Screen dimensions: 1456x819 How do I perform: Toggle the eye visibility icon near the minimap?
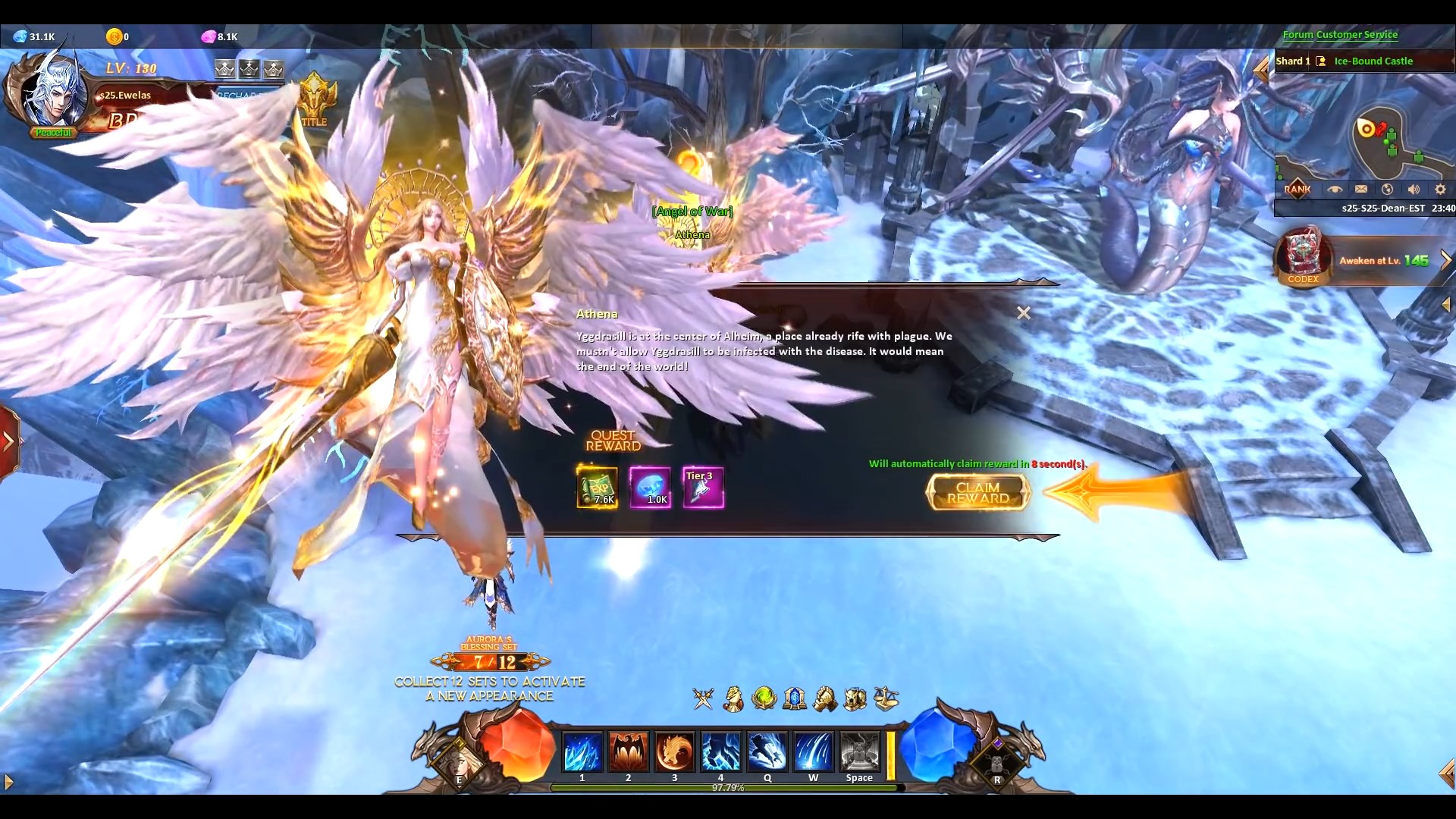pyautogui.click(x=1336, y=190)
